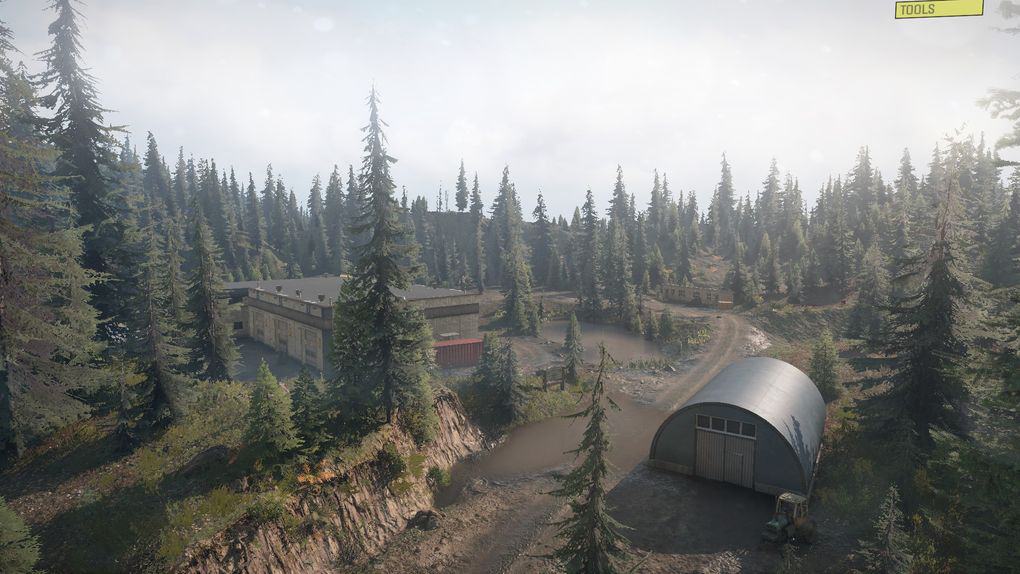Open the yellow TOOLS button
This screenshot has width=1020, height=574.
click(x=938, y=9)
